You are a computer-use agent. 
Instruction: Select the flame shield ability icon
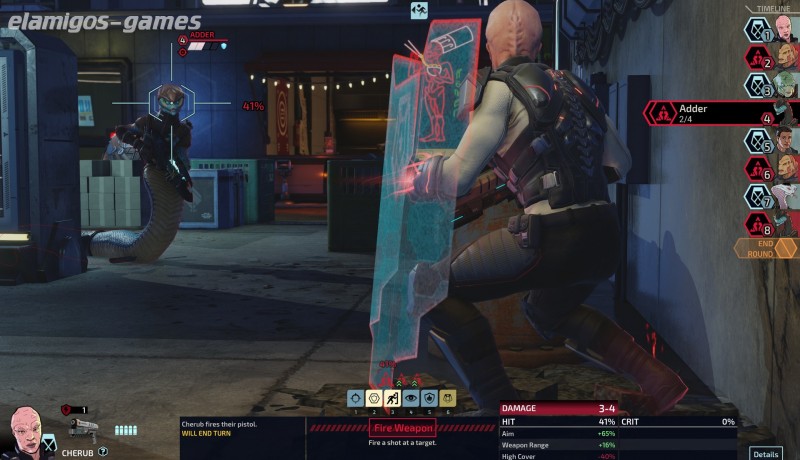coord(429,398)
